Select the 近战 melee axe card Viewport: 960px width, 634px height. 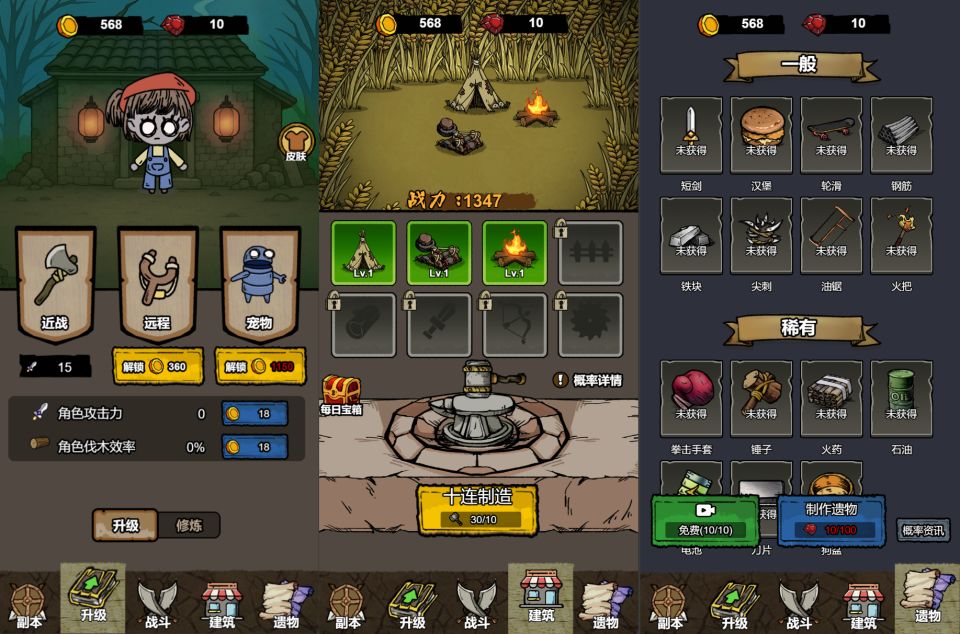click(55, 282)
